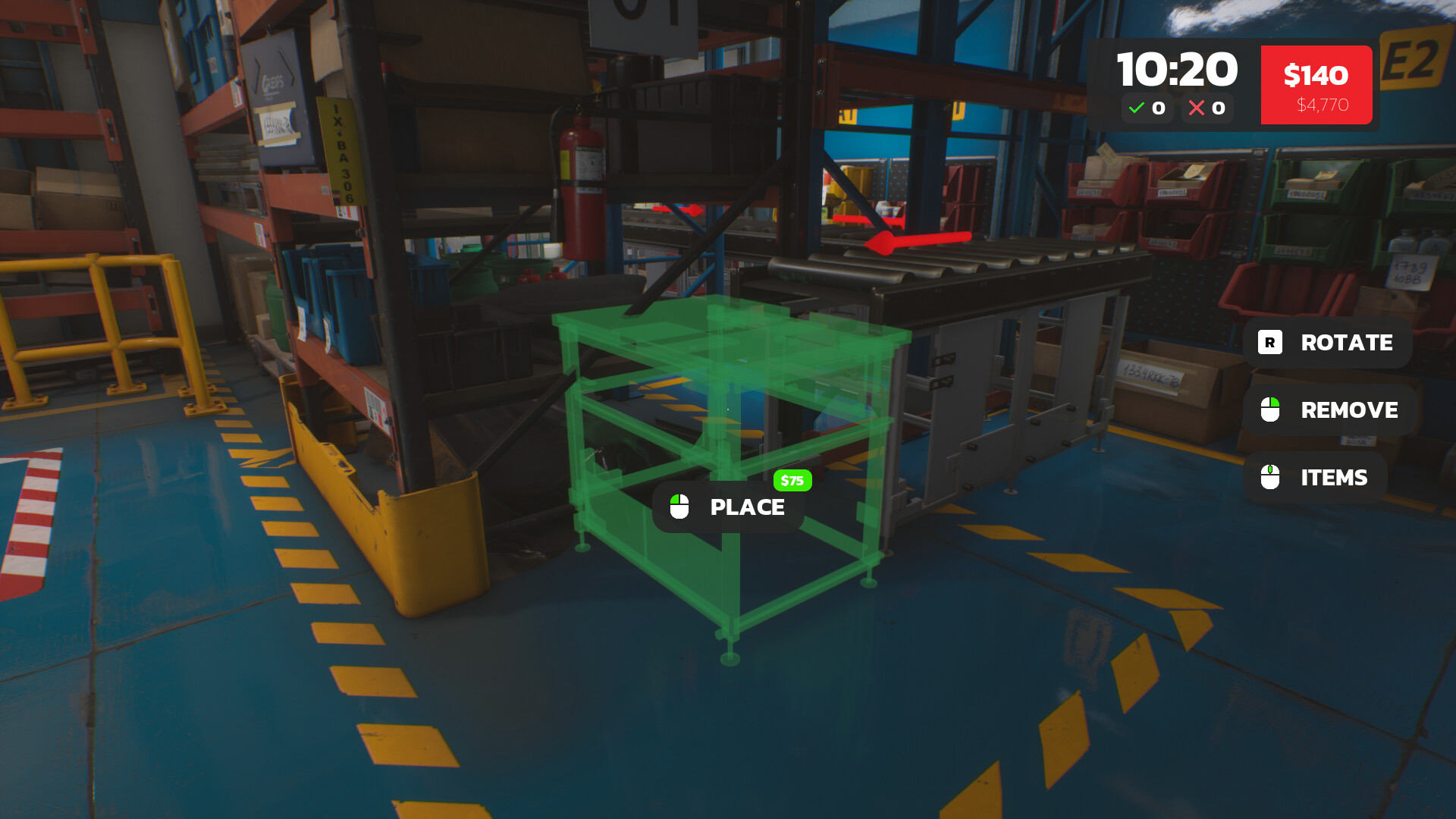Click the R key icon beside ROTATE
Image resolution: width=1456 pixels, height=819 pixels.
[1269, 343]
